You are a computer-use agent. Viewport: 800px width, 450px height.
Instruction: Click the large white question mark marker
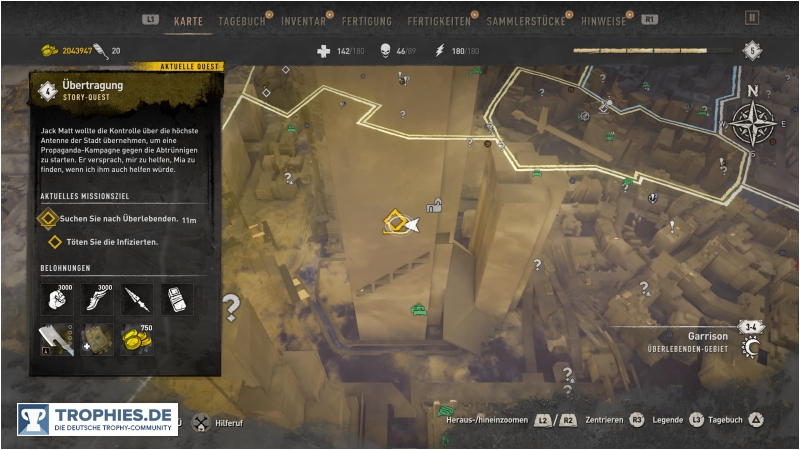[x=232, y=306]
